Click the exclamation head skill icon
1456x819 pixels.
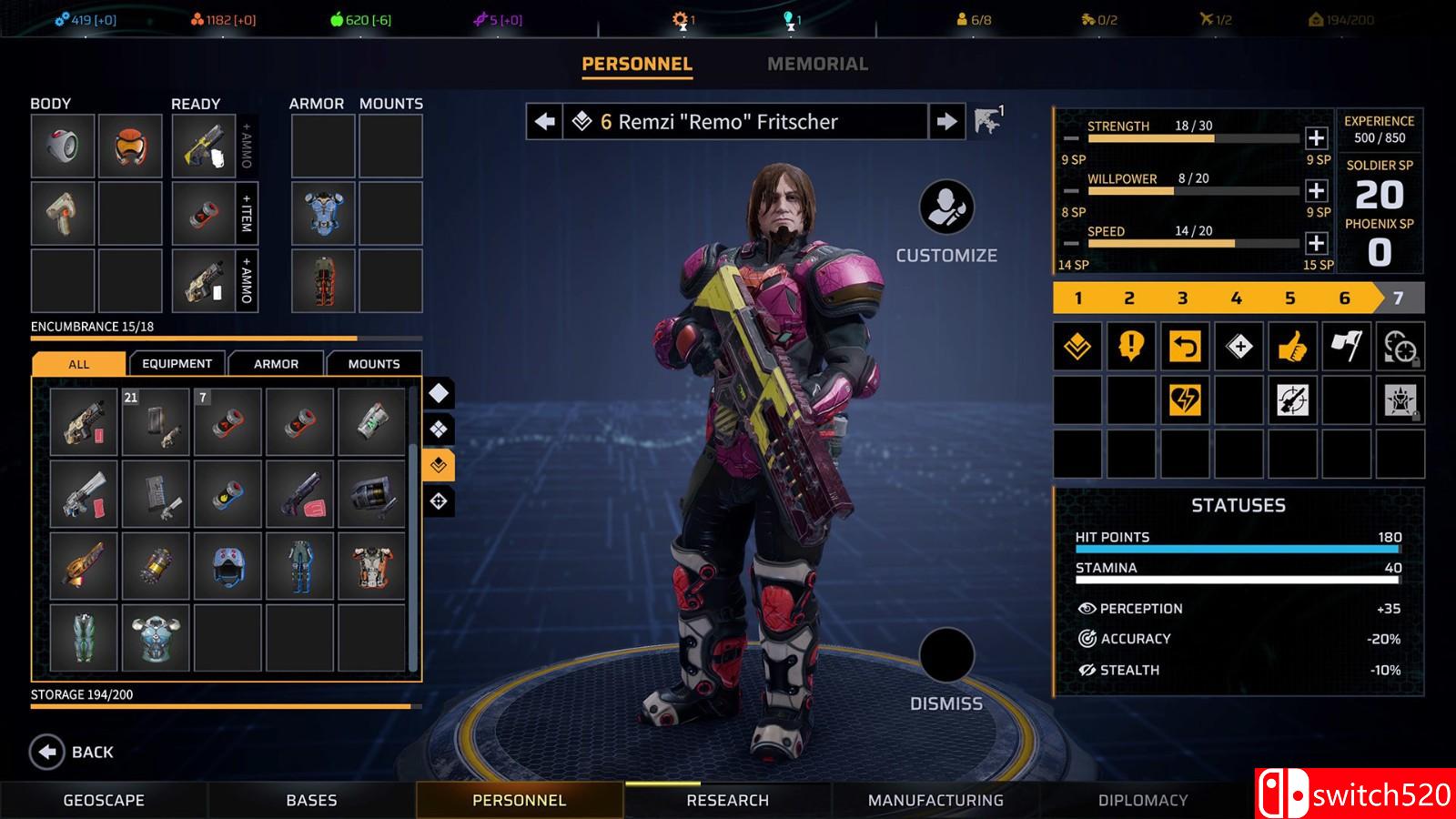pyautogui.click(x=1131, y=346)
